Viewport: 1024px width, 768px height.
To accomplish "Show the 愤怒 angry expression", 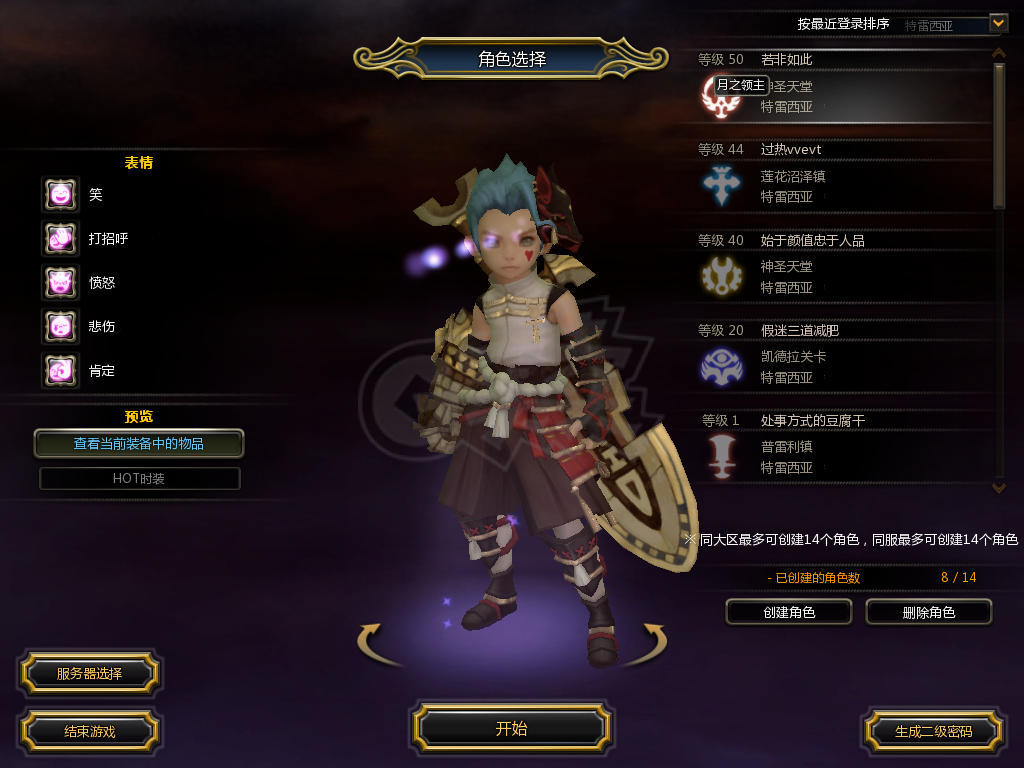I will (x=60, y=282).
